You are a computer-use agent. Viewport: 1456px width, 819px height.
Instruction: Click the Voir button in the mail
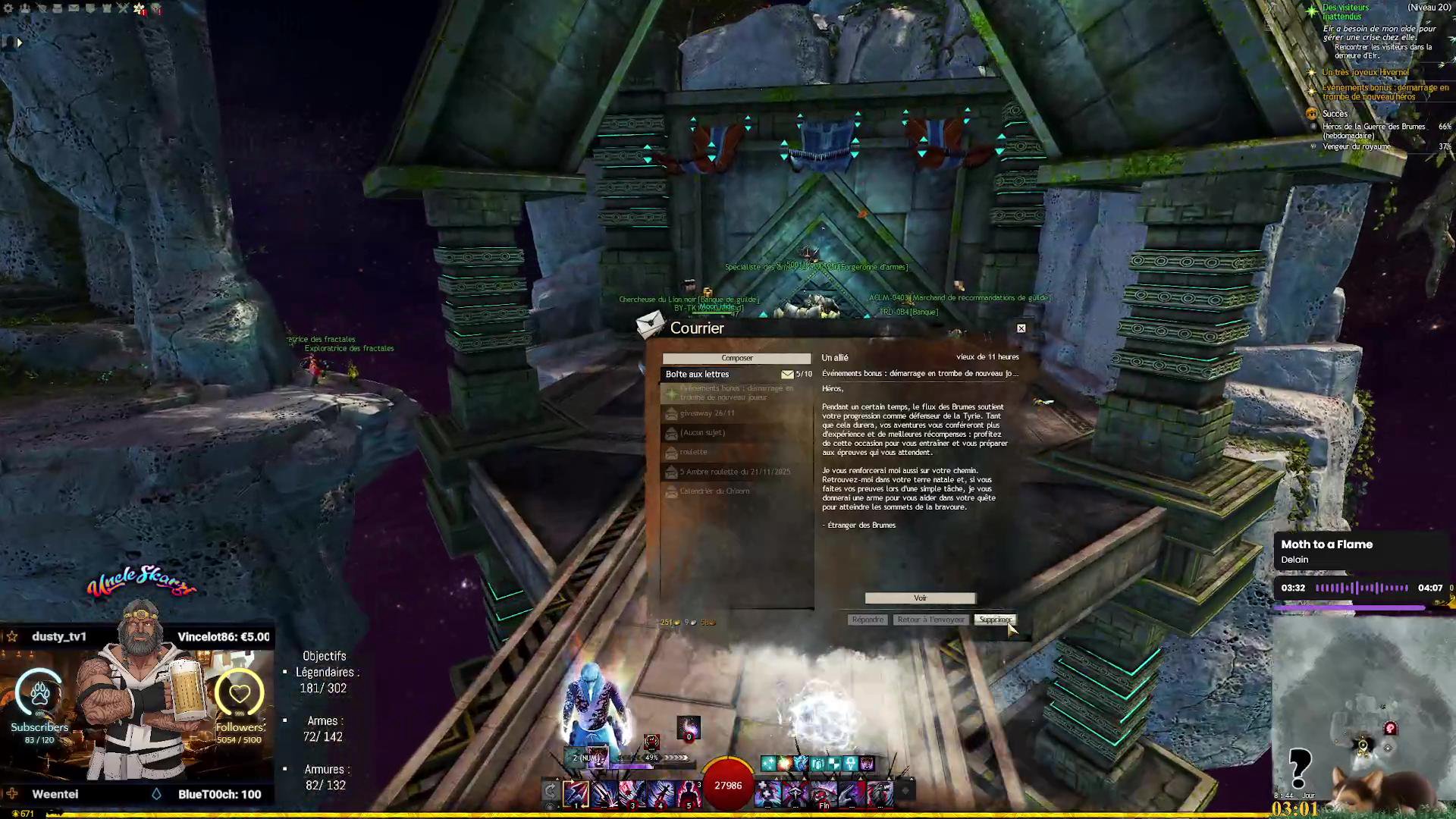(x=920, y=598)
